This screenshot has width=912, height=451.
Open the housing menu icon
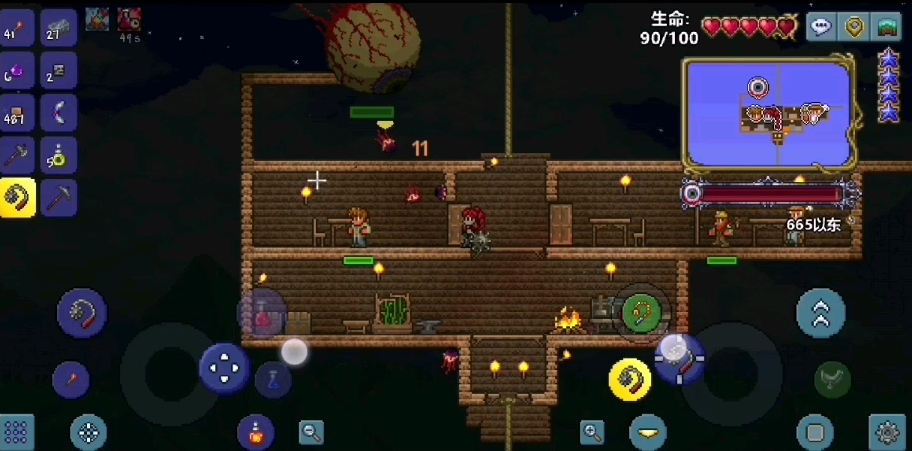click(x=886, y=27)
